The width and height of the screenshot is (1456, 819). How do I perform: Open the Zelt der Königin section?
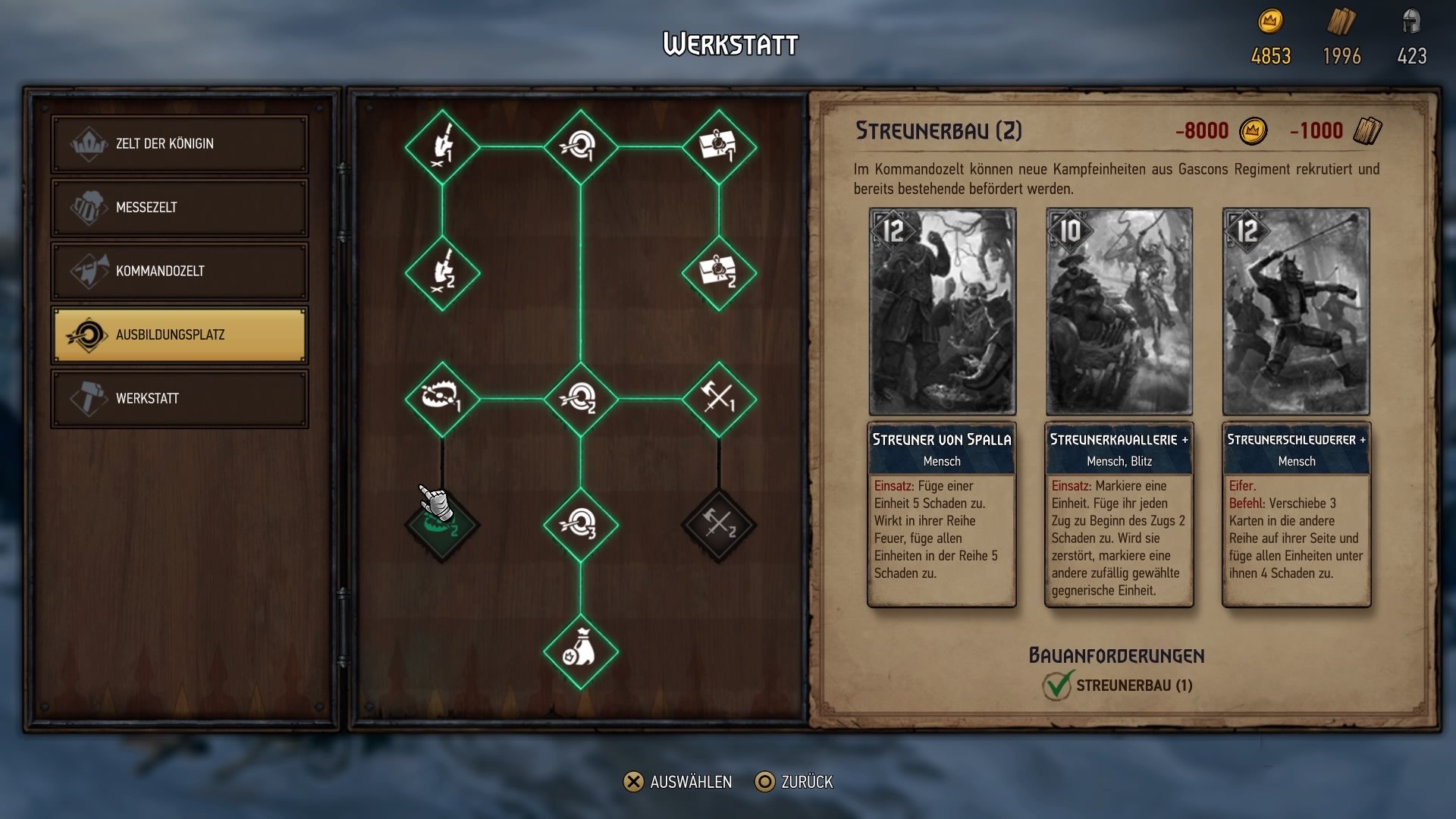click(179, 143)
